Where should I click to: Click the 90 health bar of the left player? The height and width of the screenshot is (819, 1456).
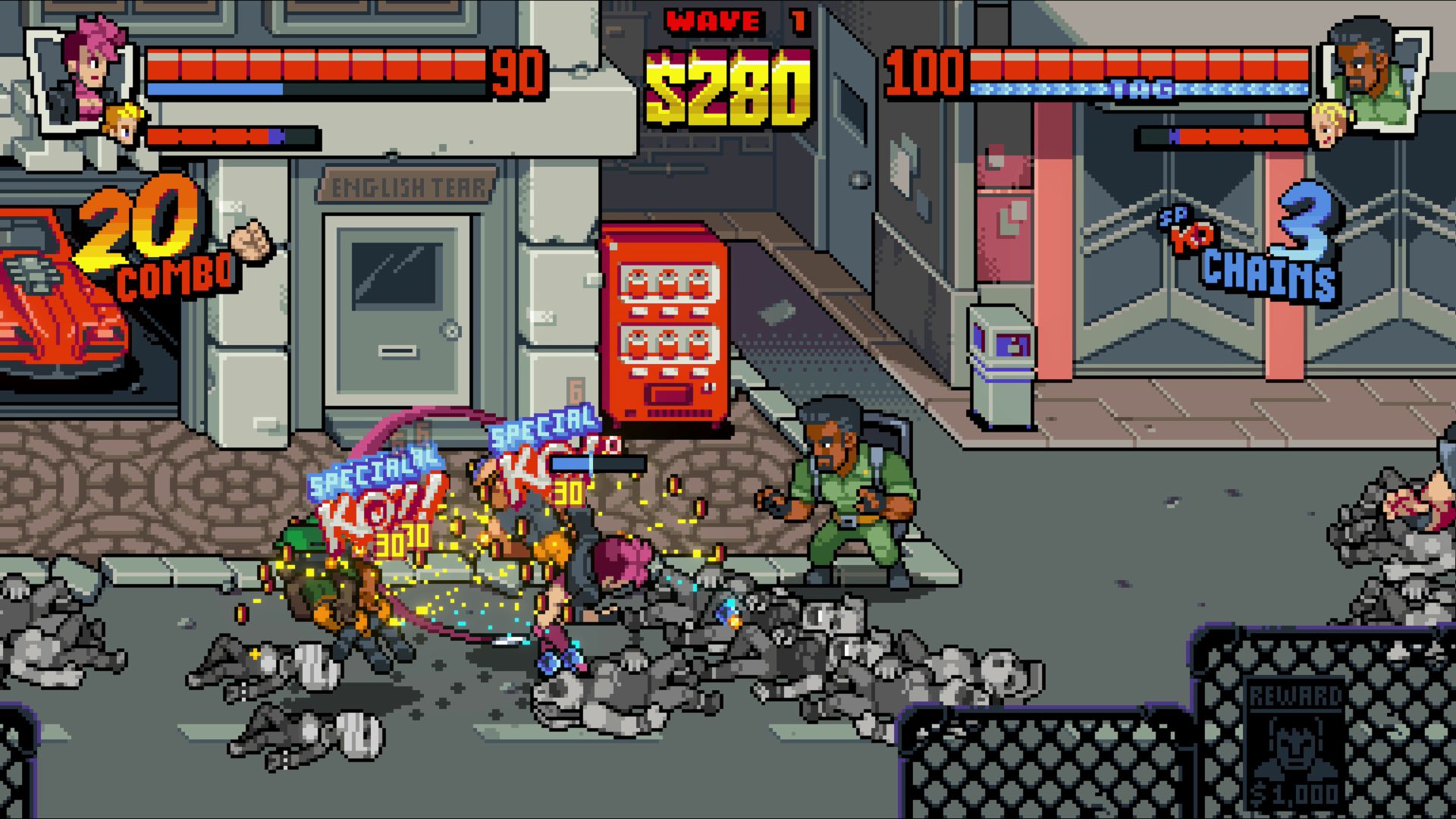(318, 67)
